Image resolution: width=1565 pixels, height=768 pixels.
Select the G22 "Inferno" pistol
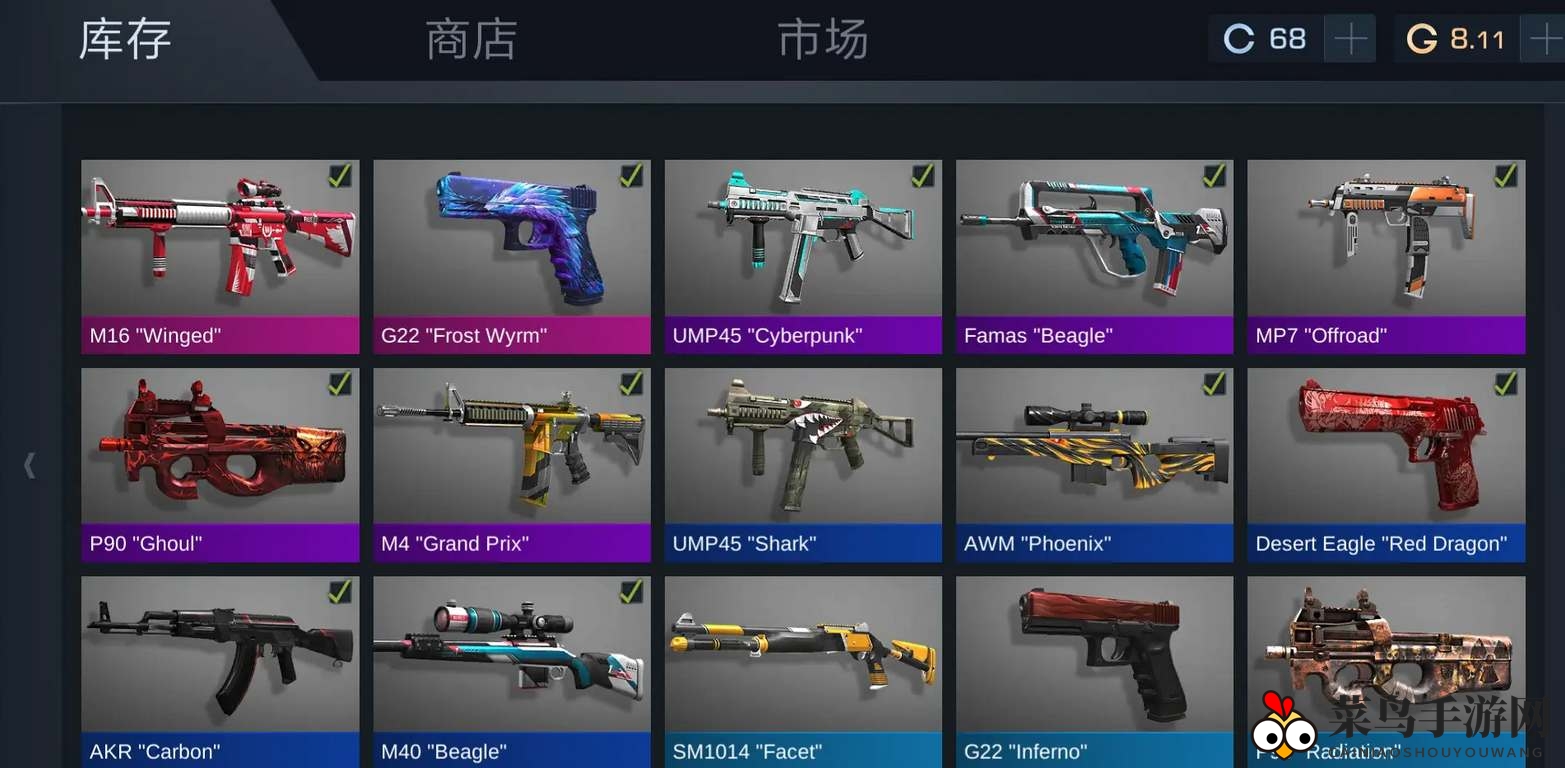1094,670
